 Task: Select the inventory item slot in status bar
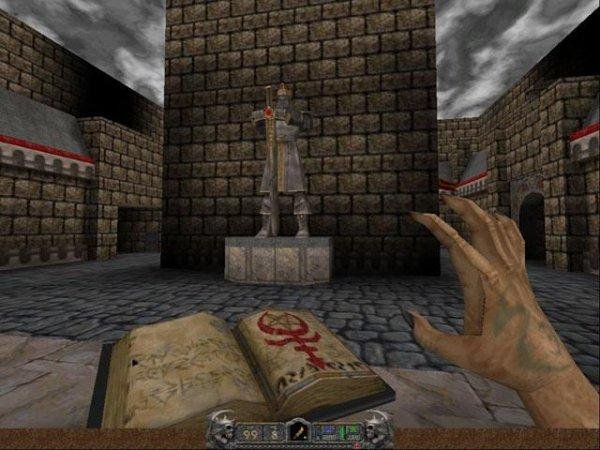298,432
